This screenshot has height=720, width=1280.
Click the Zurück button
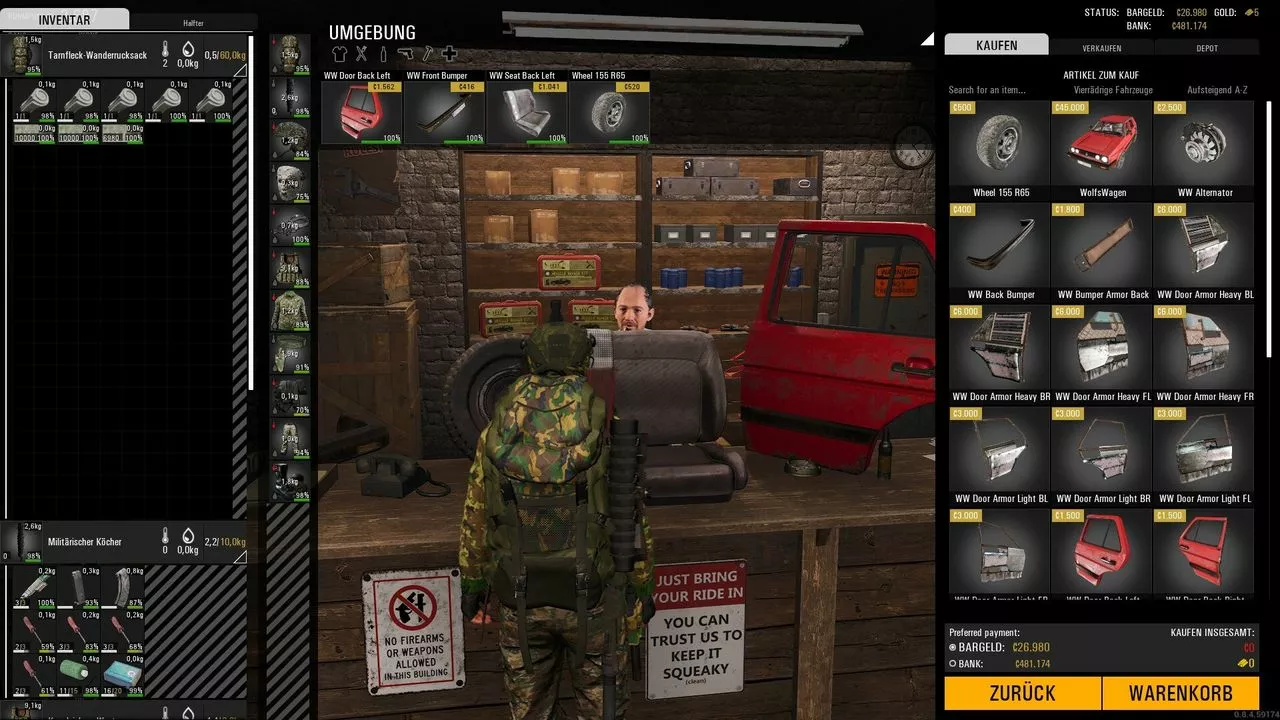point(1022,693)
